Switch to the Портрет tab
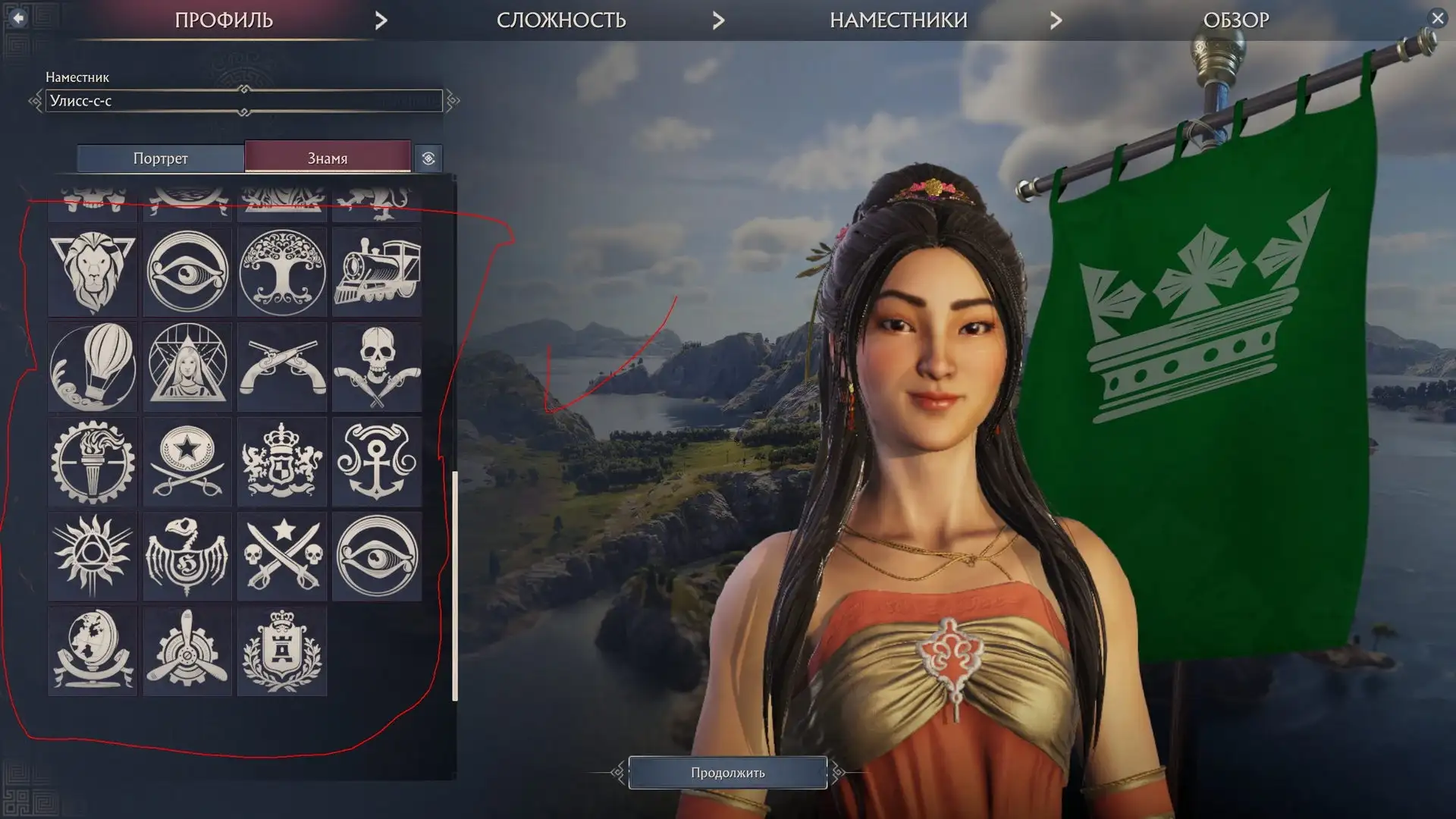The width and height of the screenshot is (1456, 819). tap(160, 158)
